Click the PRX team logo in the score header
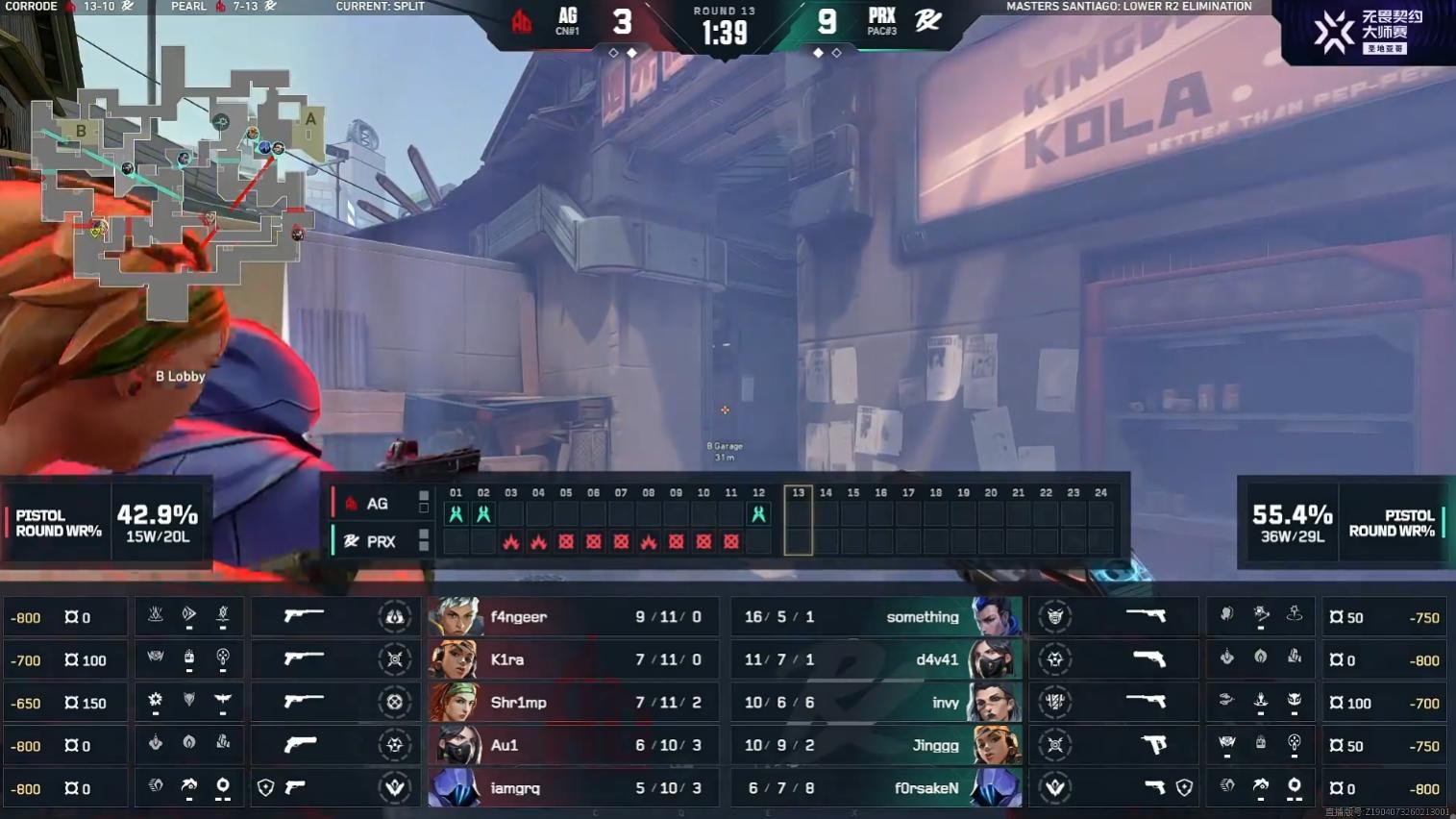 point(927,20)
